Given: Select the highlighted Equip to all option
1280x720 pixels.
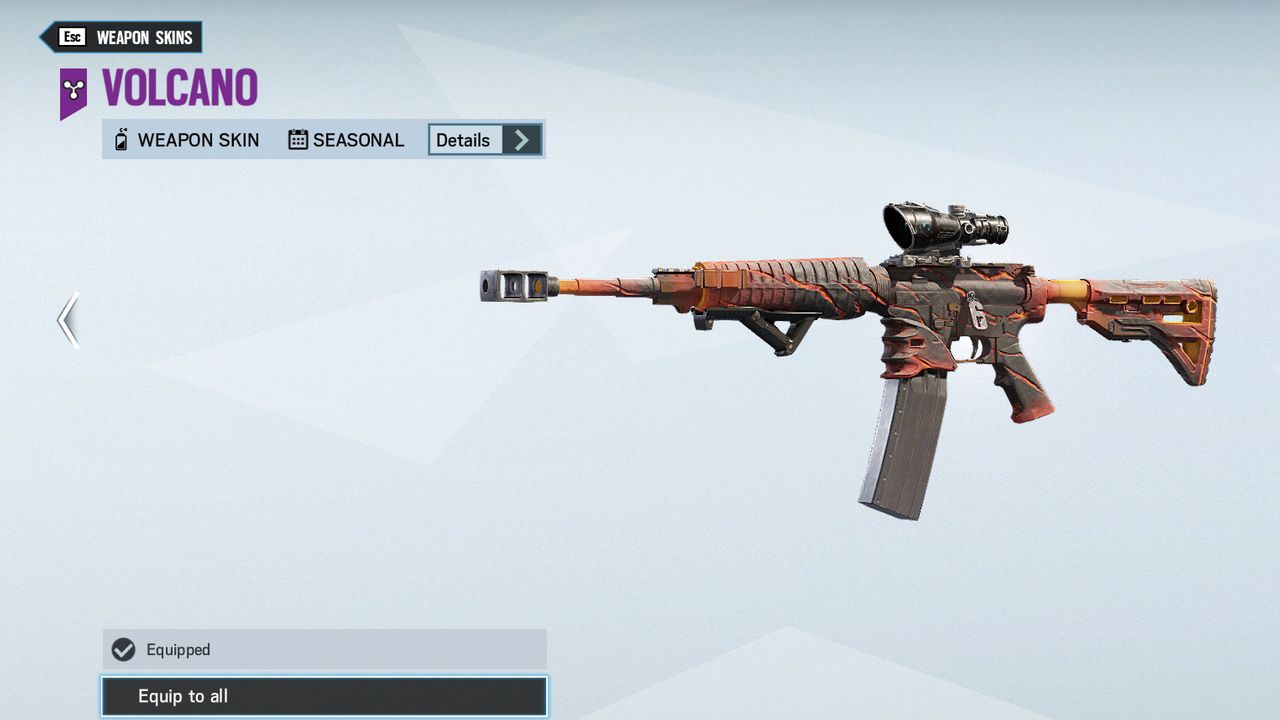Looking at the screenshot, I should pos(320,696).
